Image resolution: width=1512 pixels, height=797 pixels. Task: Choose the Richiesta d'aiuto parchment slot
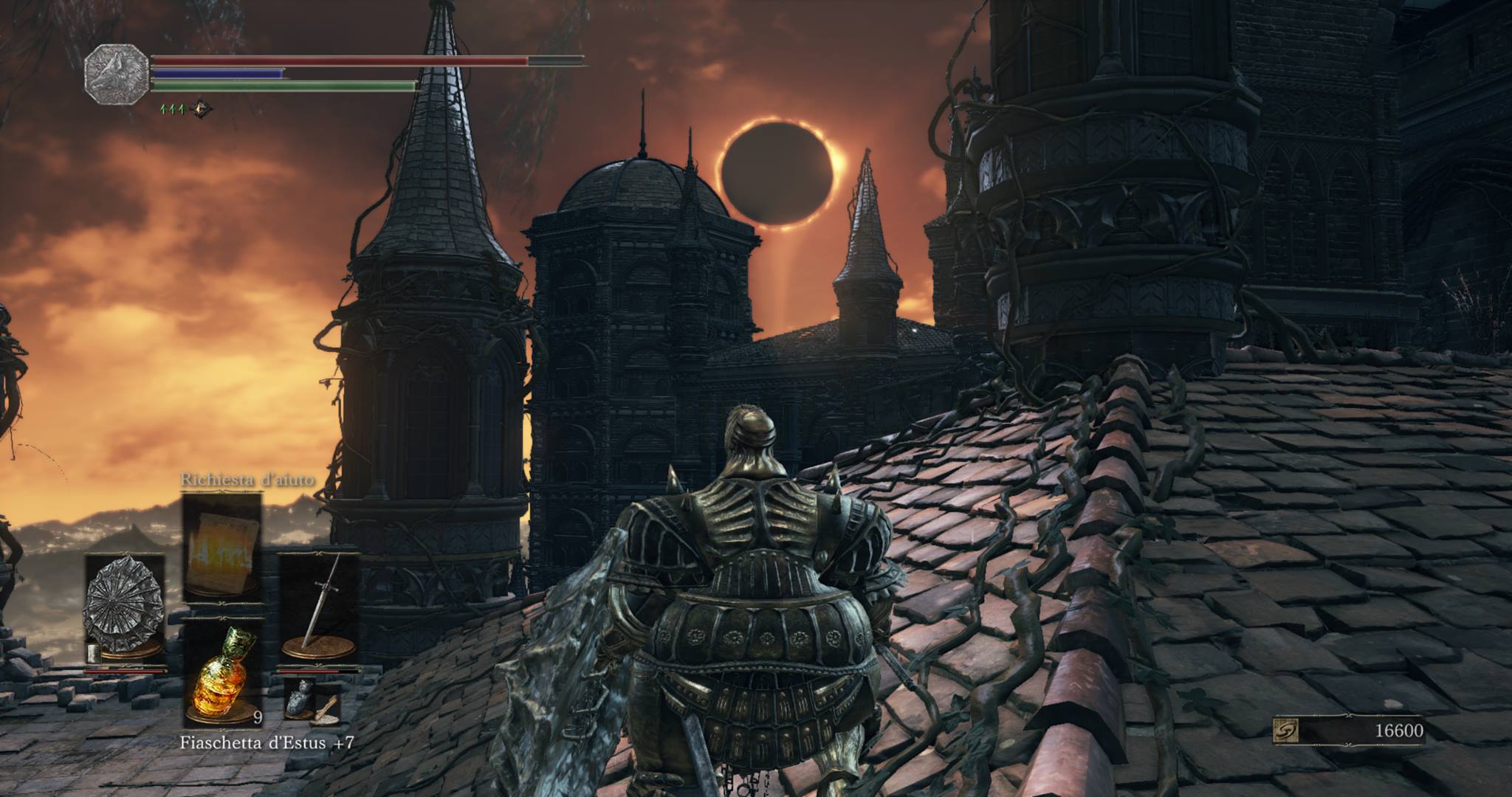pos(222,545)
